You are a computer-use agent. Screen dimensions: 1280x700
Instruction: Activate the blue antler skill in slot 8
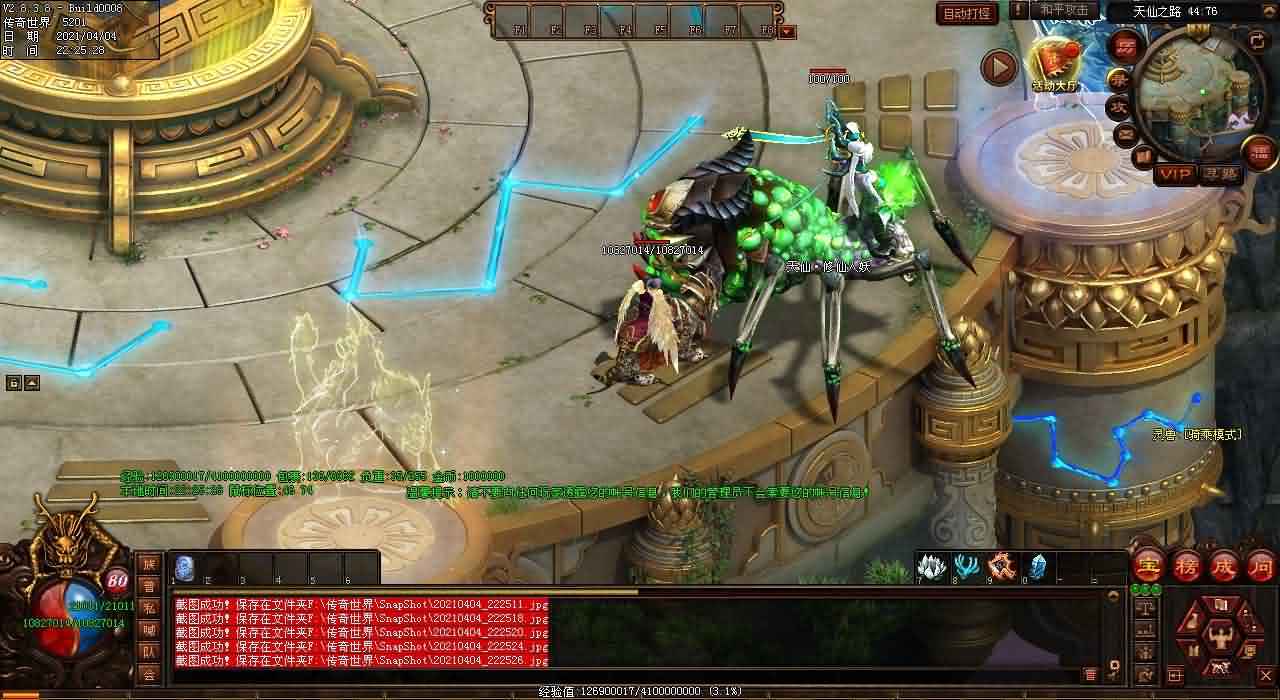coord(967,566)
